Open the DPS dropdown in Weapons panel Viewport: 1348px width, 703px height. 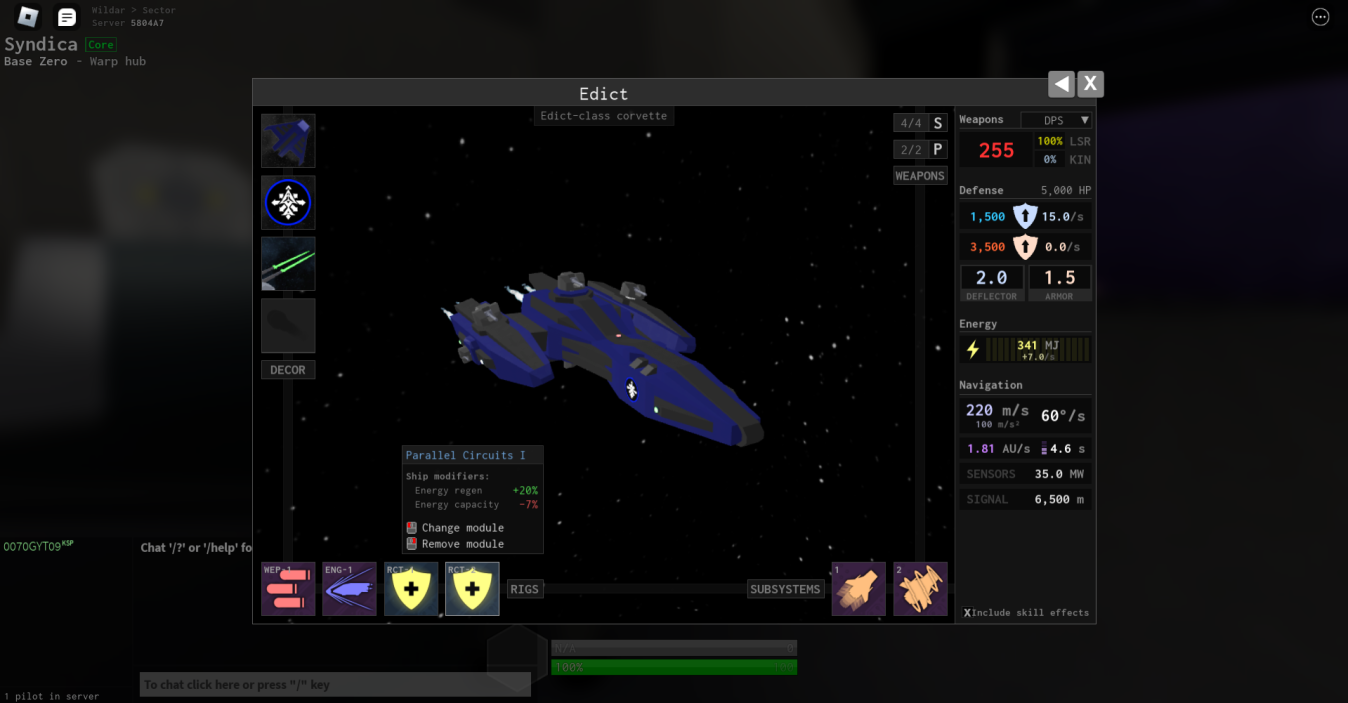(1056, 120)
